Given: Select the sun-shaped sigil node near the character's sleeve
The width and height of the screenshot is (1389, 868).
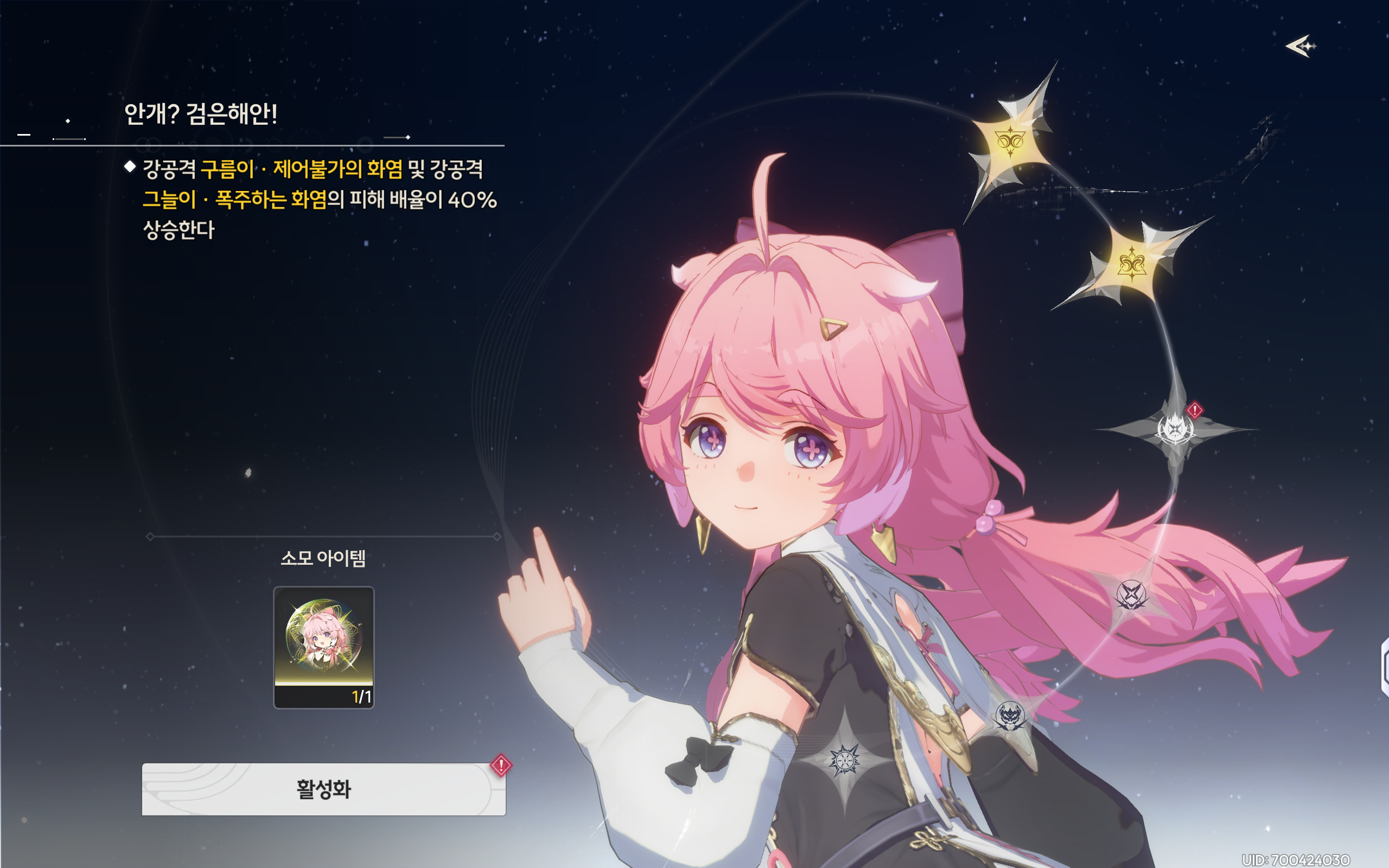Looking at the screenshot, I should click(845, 762).
